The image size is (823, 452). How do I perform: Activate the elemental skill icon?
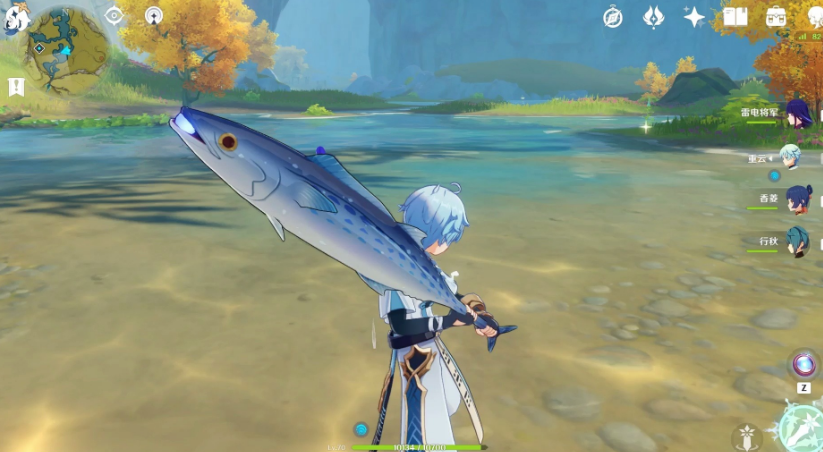746,438
